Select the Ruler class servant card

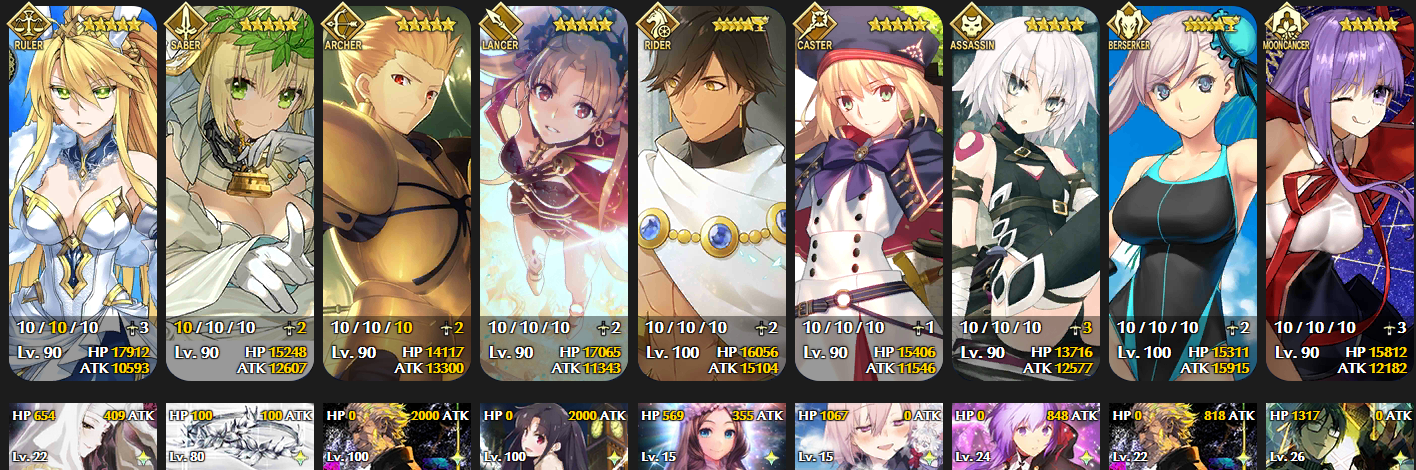pyautogui.click(x=82, y=192)
